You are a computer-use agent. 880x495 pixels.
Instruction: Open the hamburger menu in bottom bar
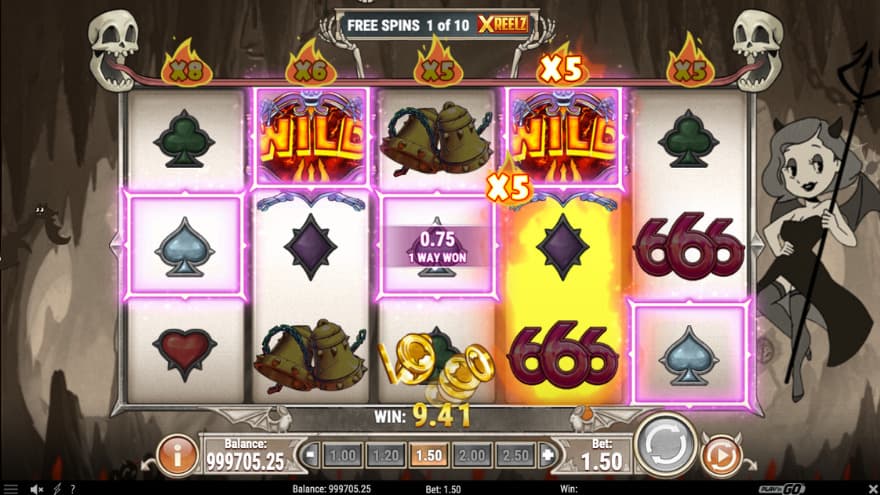11,488
